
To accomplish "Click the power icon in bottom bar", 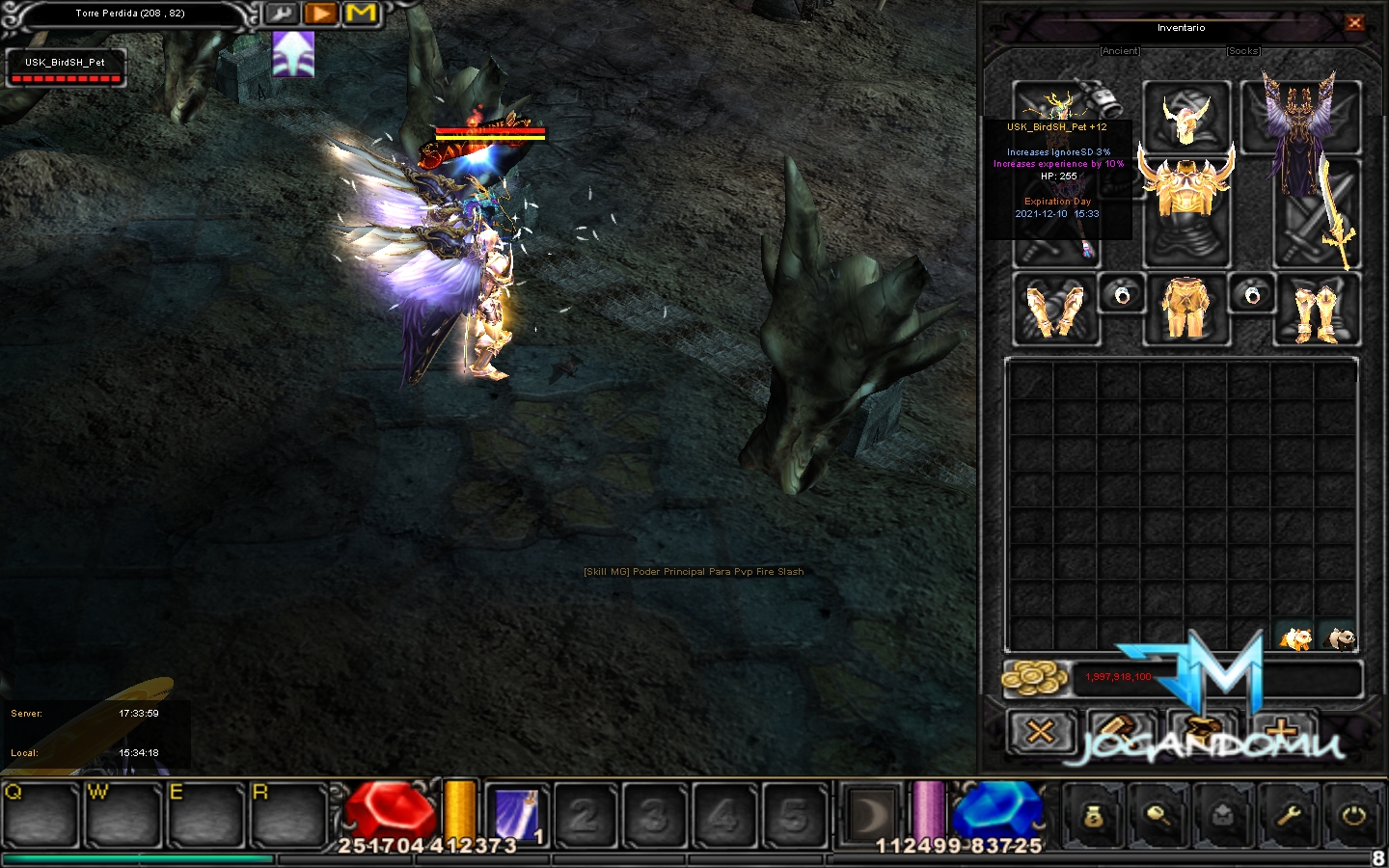I will 1353,816.
